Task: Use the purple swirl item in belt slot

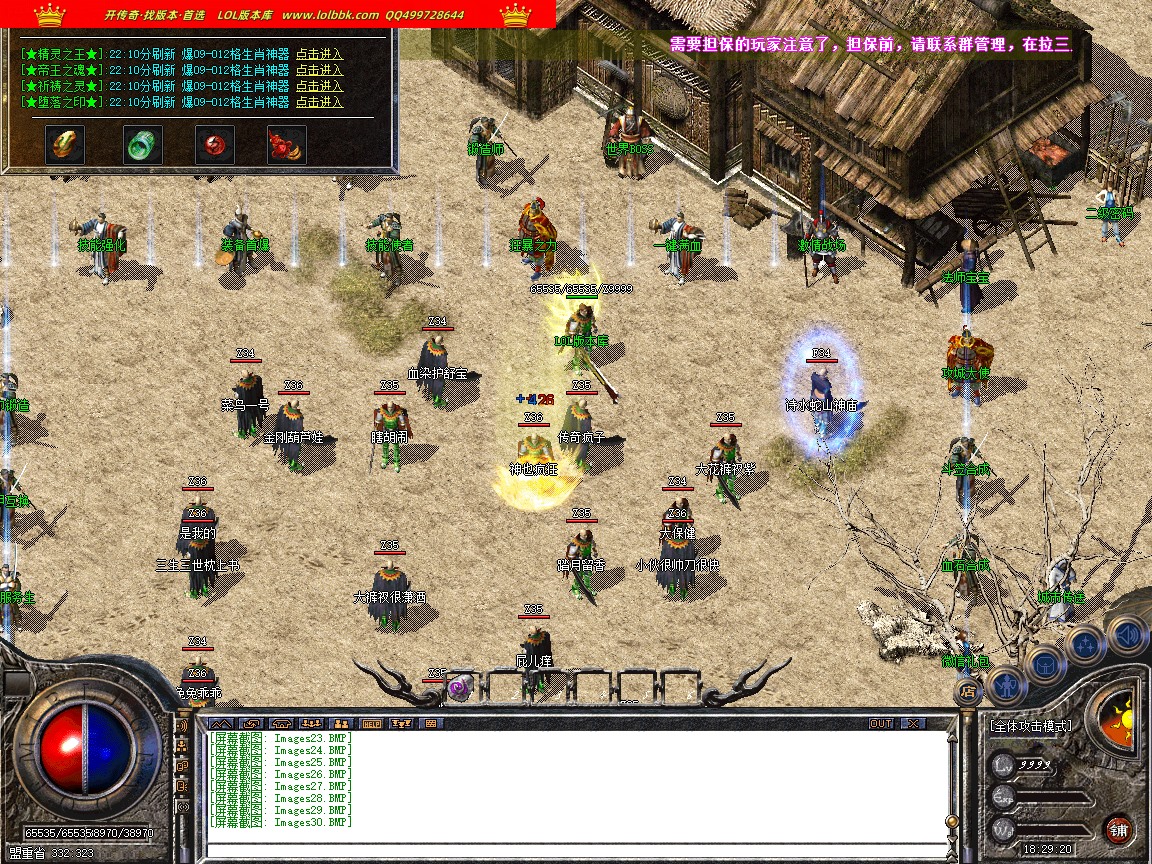Action: pos(460,686)
